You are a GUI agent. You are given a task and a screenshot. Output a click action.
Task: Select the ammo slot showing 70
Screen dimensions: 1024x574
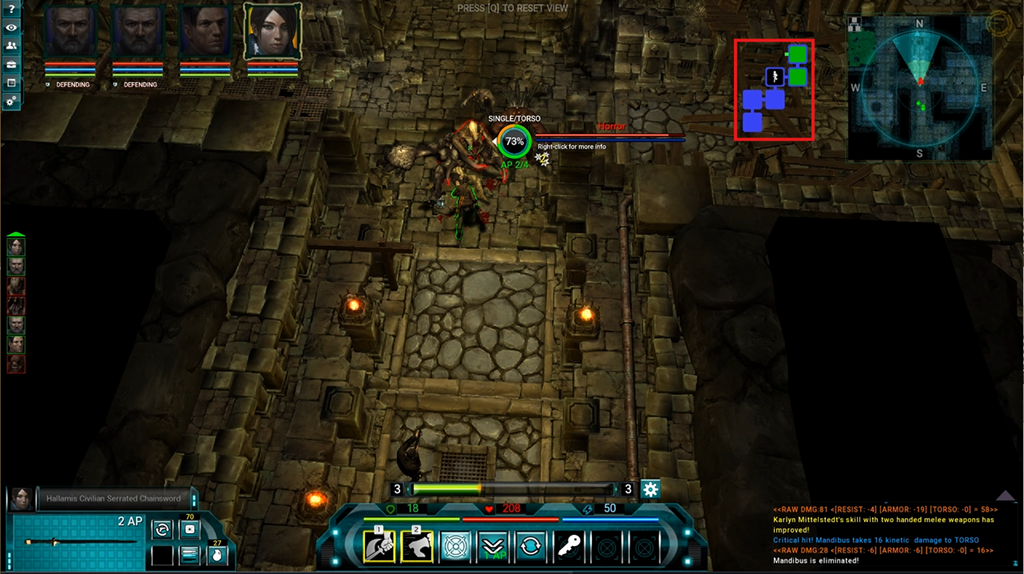pos(189,529)
